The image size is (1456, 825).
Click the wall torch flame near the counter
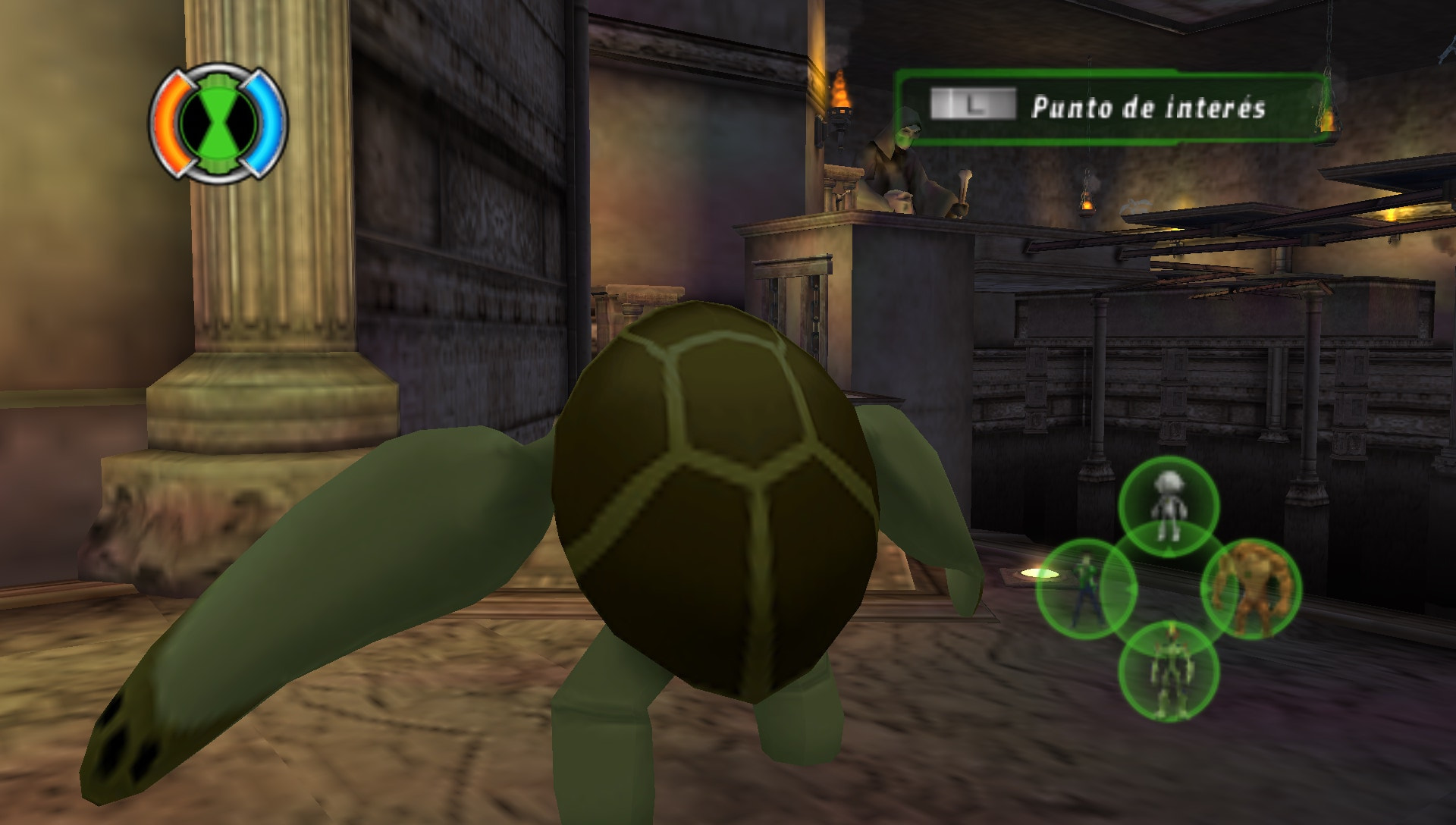pyautogui.click(x=842, y=91)
